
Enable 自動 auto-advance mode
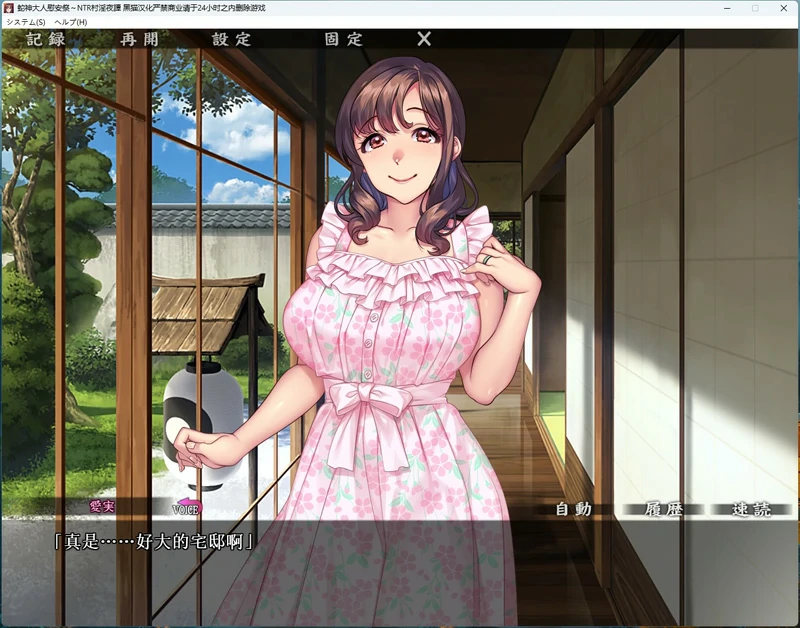(574, 509)
